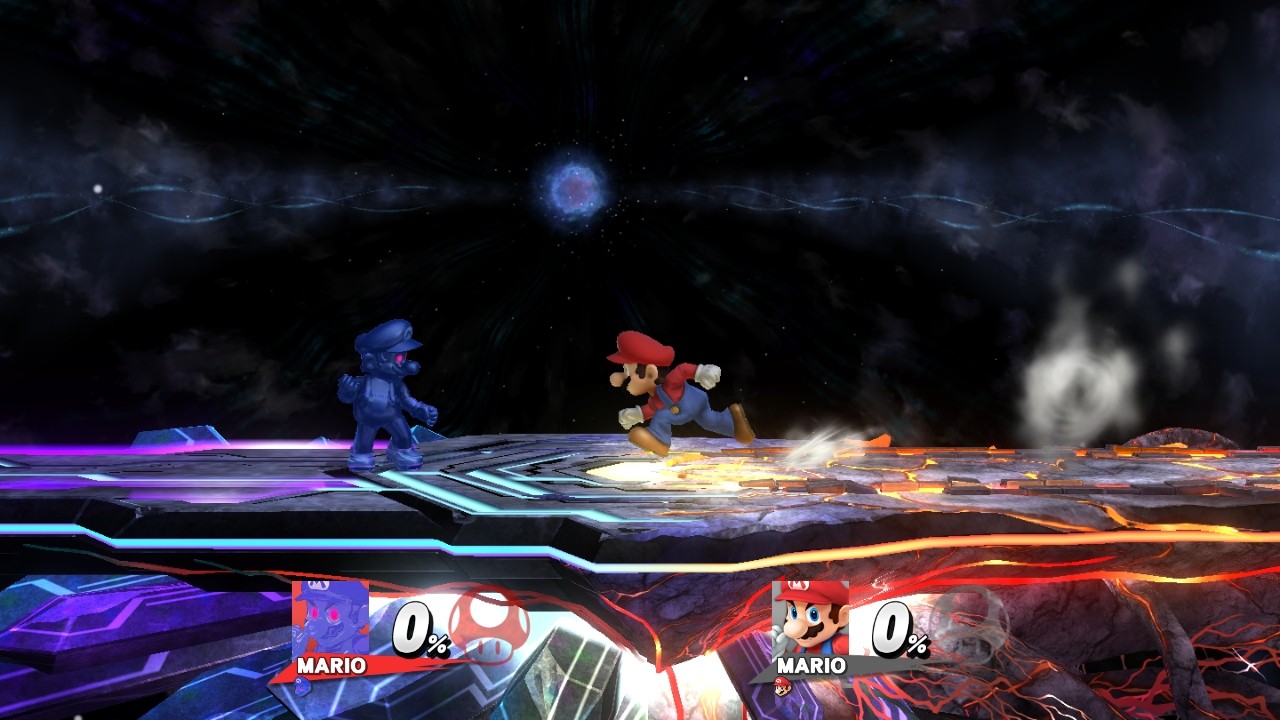Click the running red Mario fighter on stage

click(670, 395)
